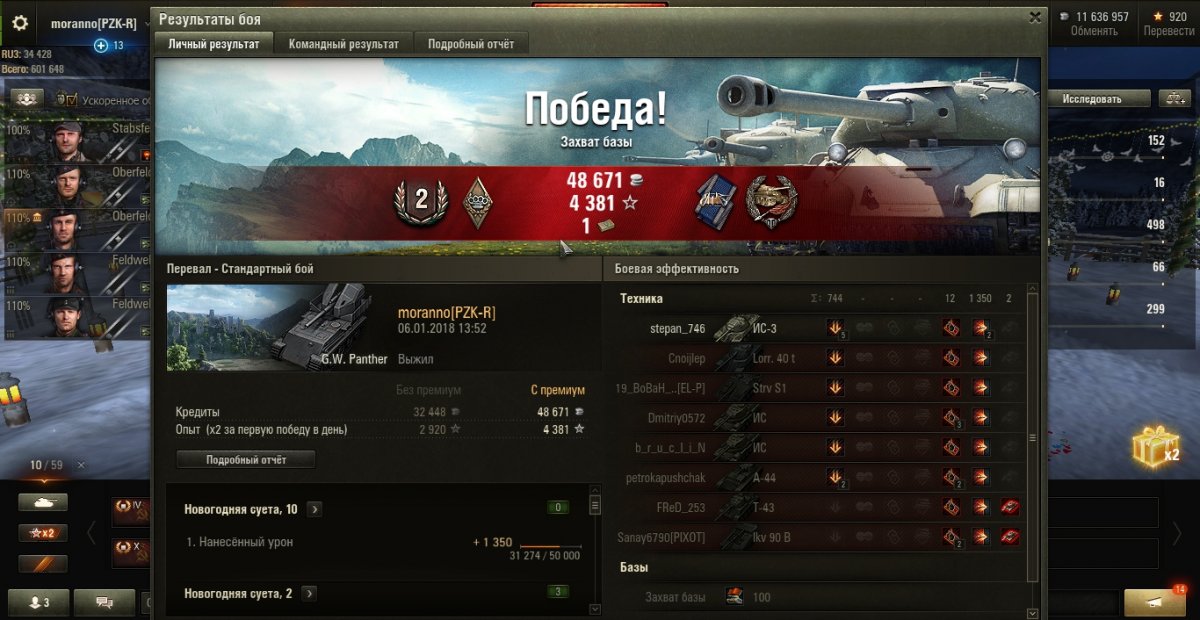Click the mastery badge with number 2
The width and height of the screenshot is (1200, 620).
click(421, 201)
